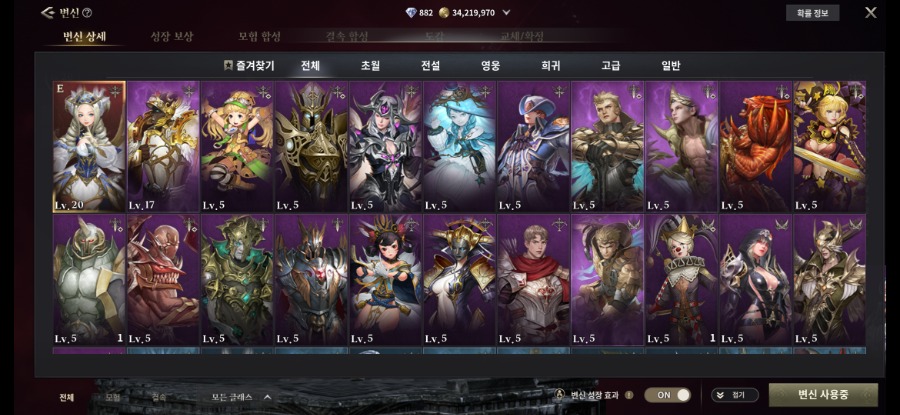The width and height of the screenshot is (900, 415).
Task: Switch to the 성장 보상 tab
Action: pos(172,37)
